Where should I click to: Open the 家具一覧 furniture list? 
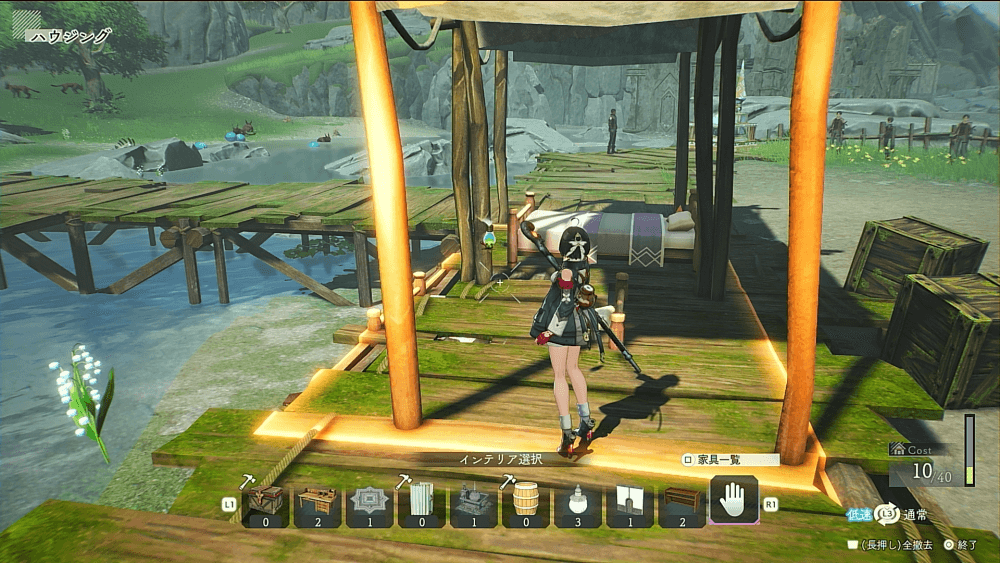[729, 460]
